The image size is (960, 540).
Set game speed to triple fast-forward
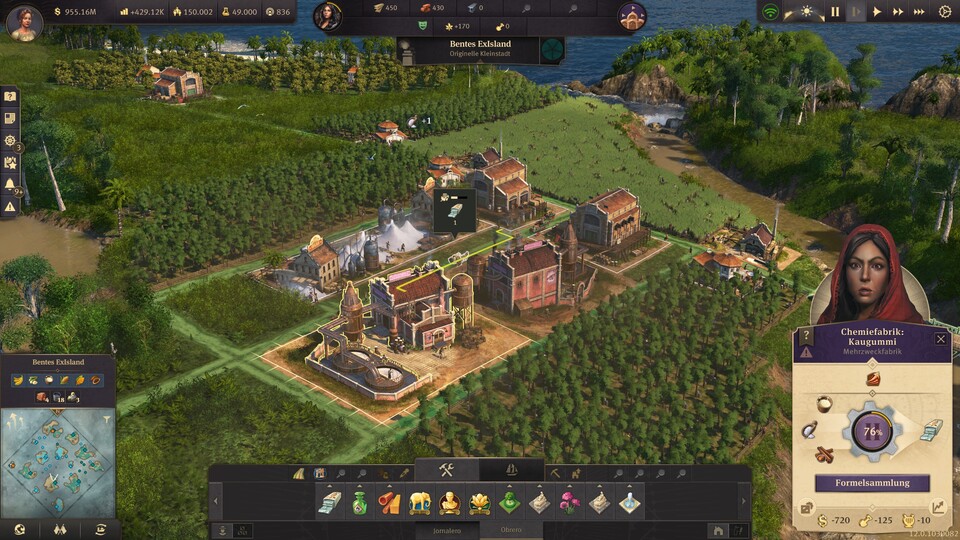[x=919, y=12]
